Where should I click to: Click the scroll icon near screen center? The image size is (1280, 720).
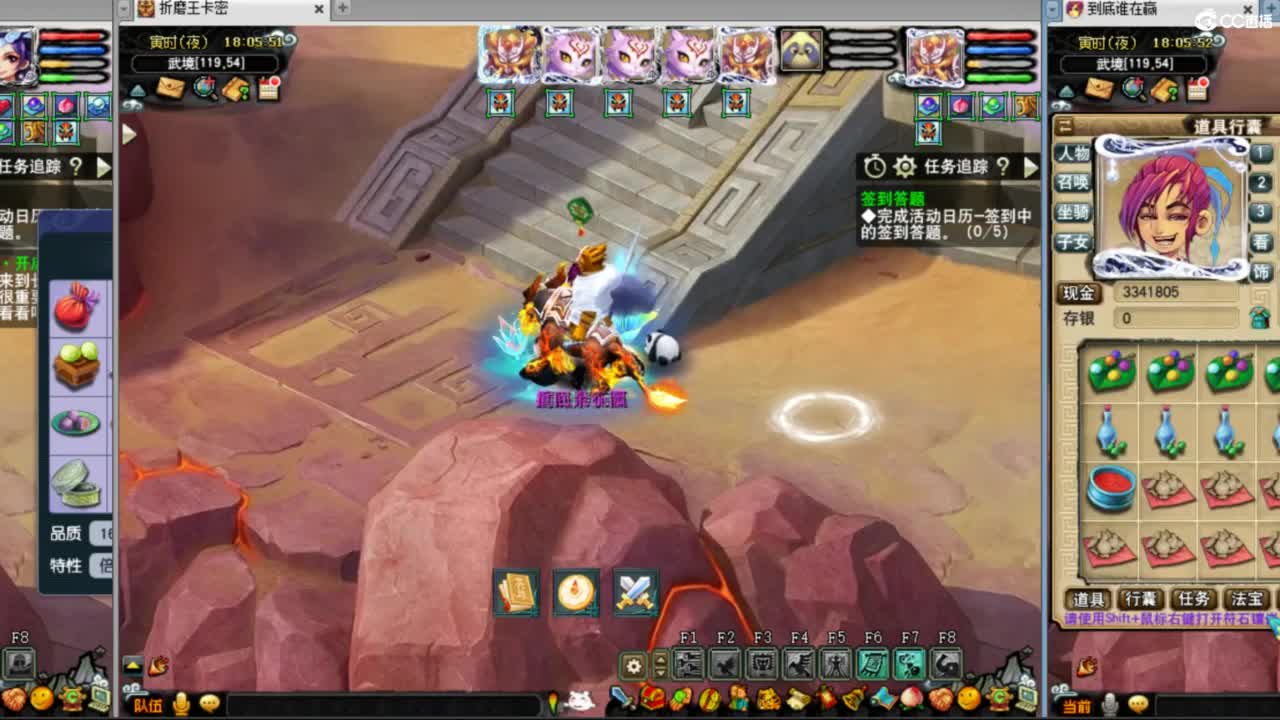[517, 592]
